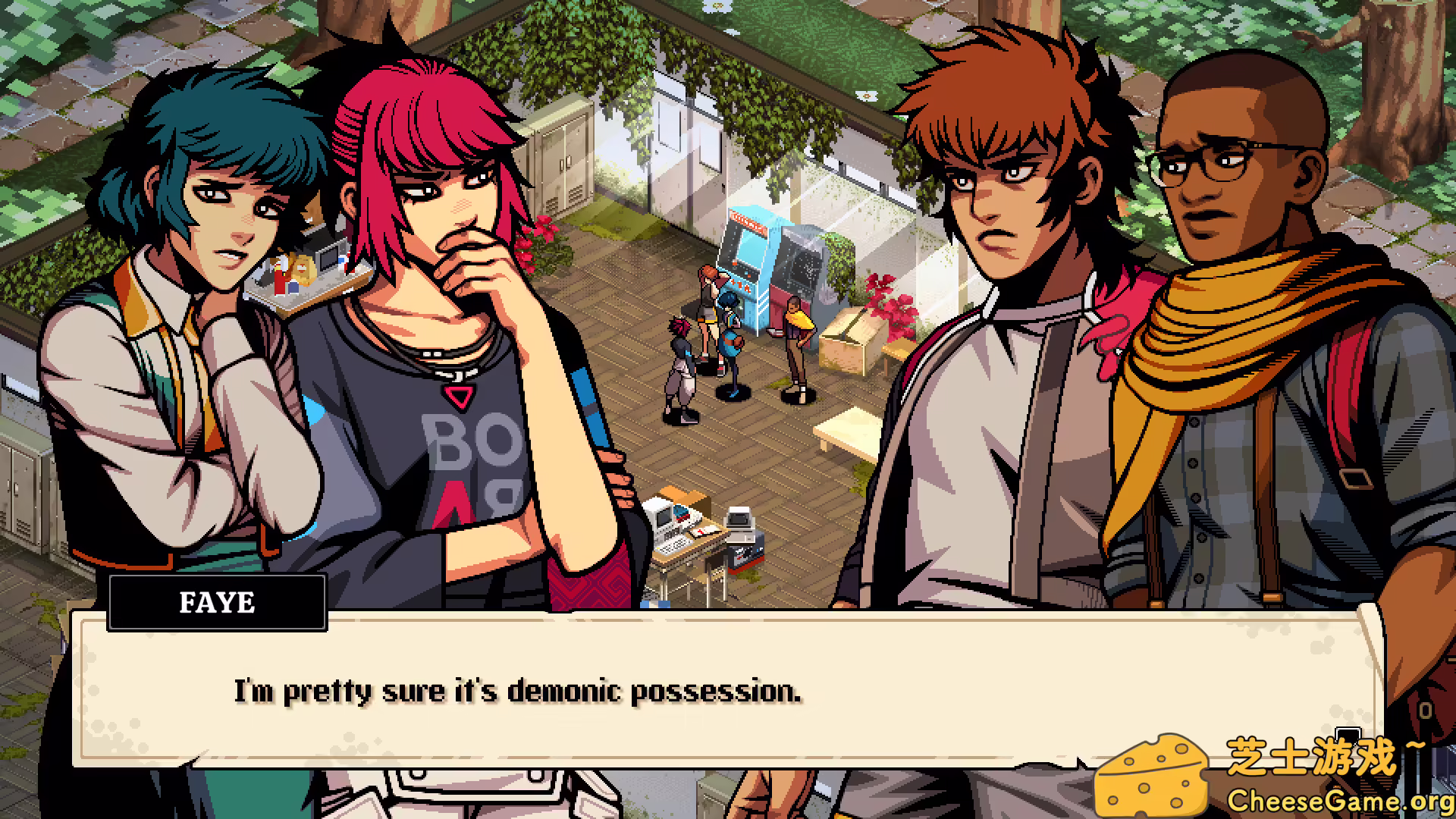Screen dimensions: 1456x819
Task: Select the dialogue text line about demonic possession
Action: [518, 690]
